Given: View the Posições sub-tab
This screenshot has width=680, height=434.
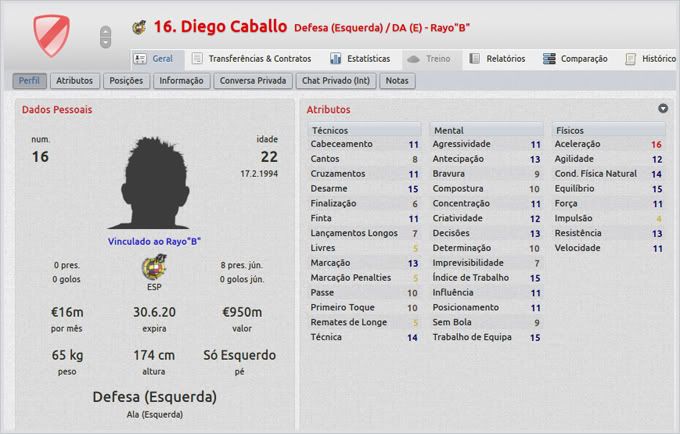Looking at the screenshot, I should pyautogui.click(x=126, y=81).
